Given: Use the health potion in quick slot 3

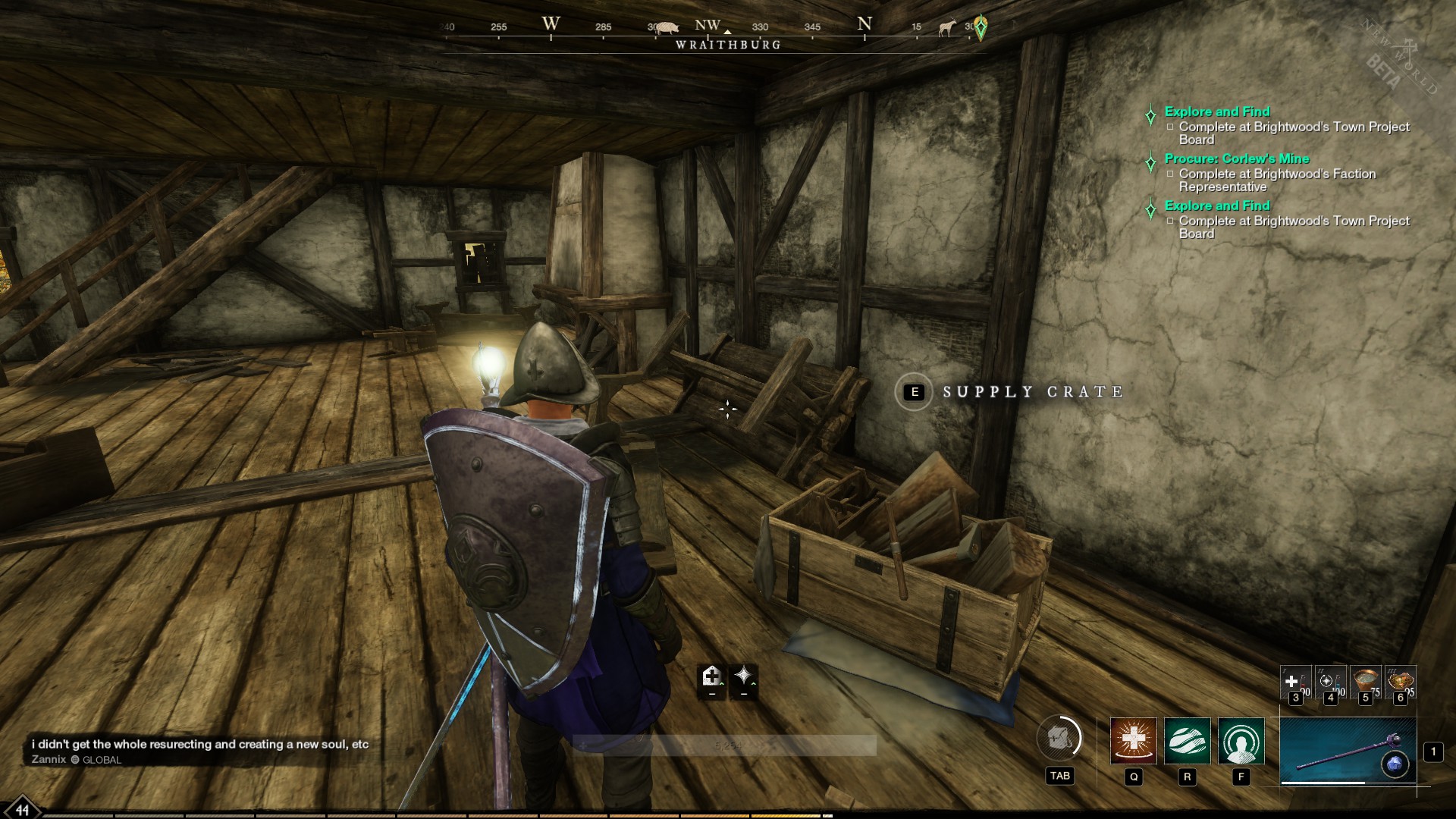Looking at the screenshot, I should click(x=1294, y=682).
